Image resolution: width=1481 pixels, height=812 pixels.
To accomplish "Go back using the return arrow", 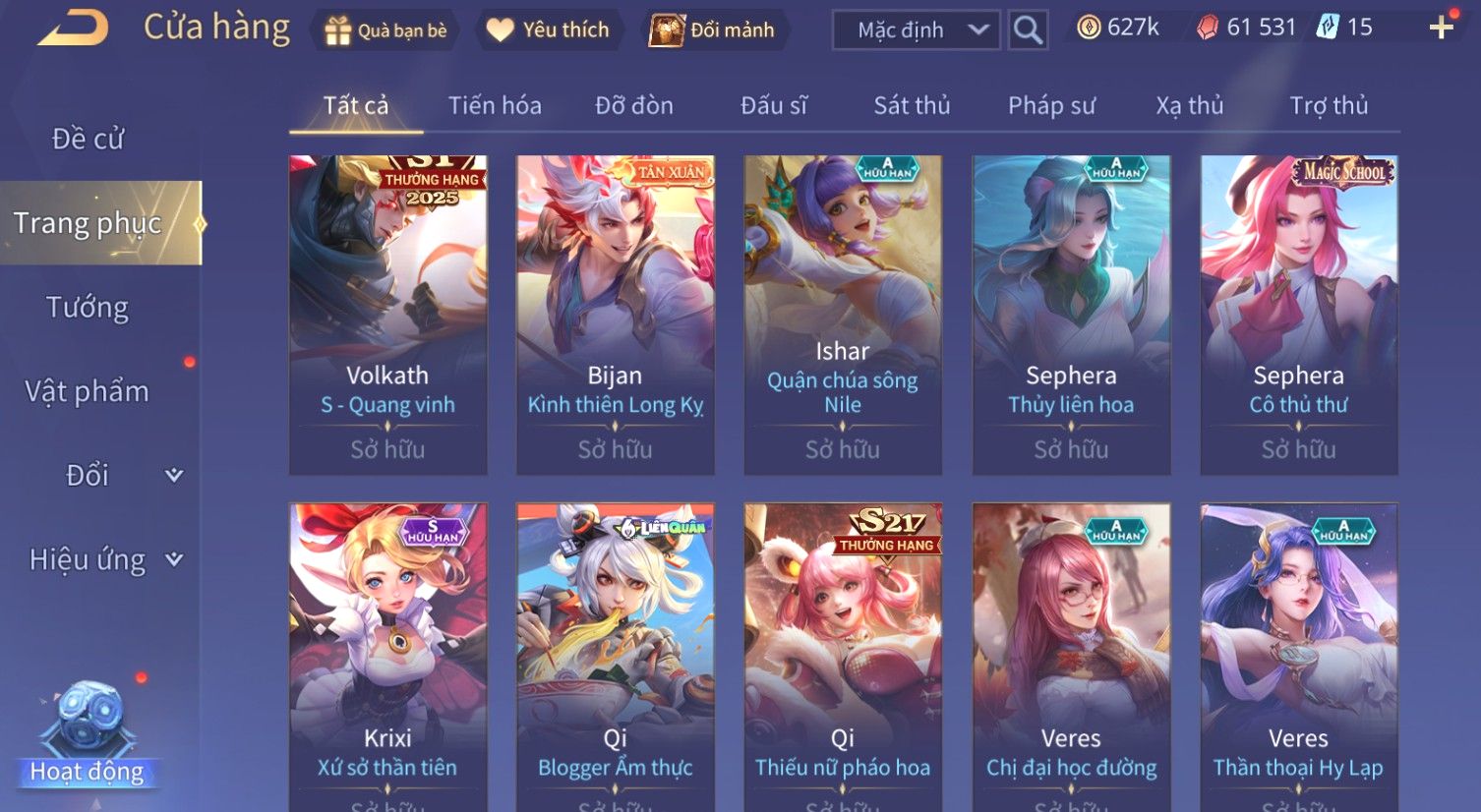I will [72, 28].
